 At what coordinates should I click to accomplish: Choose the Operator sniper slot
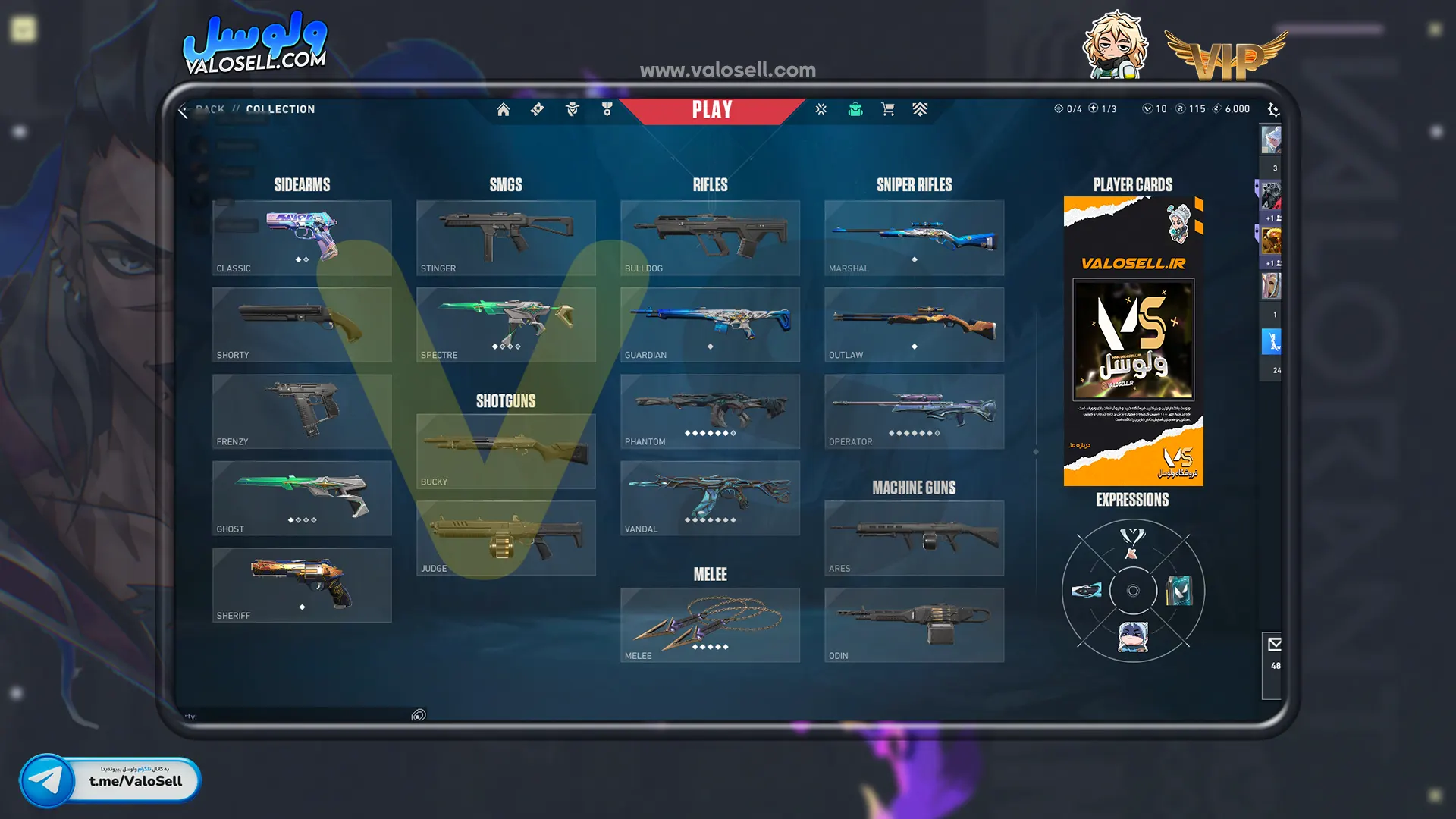coord(914,411)
